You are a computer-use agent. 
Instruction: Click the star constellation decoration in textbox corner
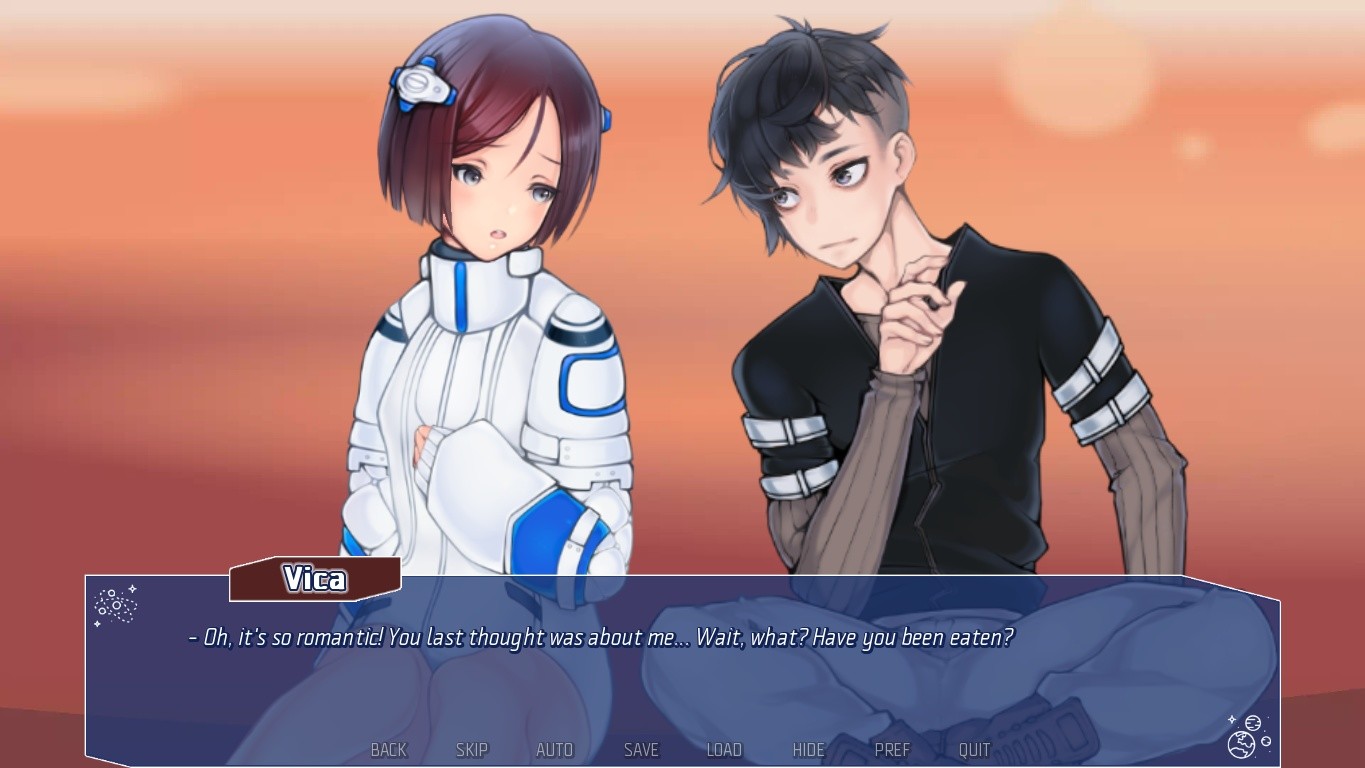coord(115,605)
